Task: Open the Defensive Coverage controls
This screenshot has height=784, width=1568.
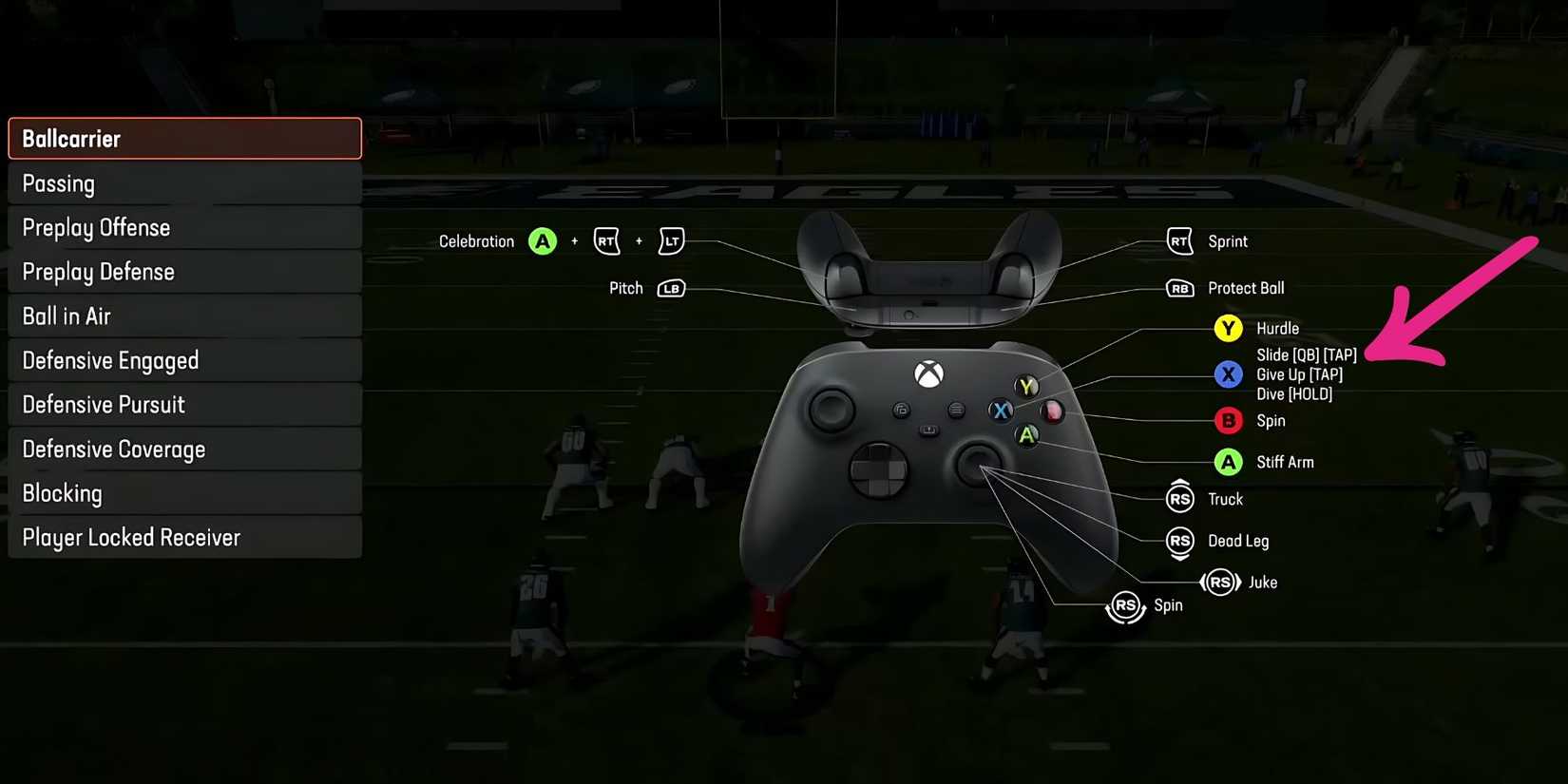Action: pyautogui.click(x=184, y=449)
